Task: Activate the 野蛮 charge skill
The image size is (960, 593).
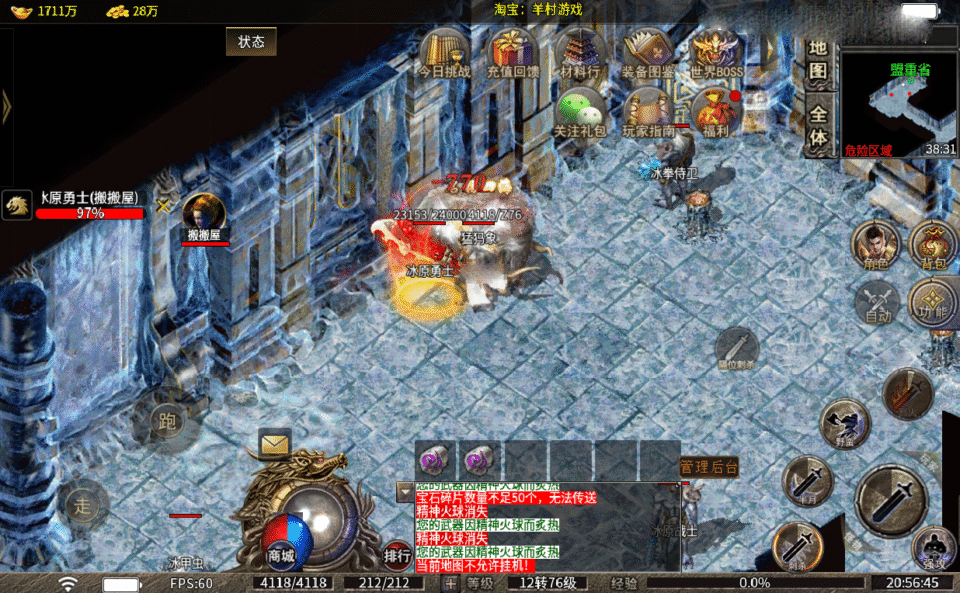Action: 845,422
